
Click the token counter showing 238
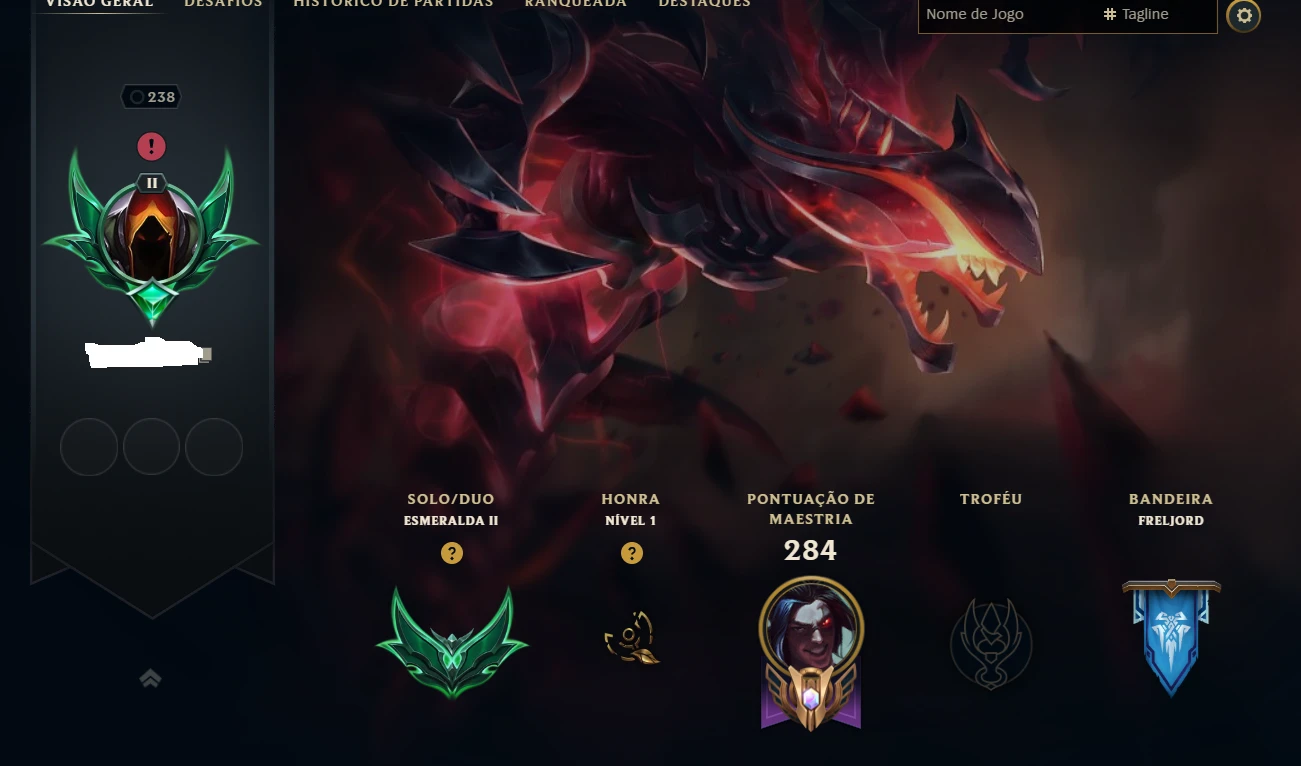click(x=151, y=96)
